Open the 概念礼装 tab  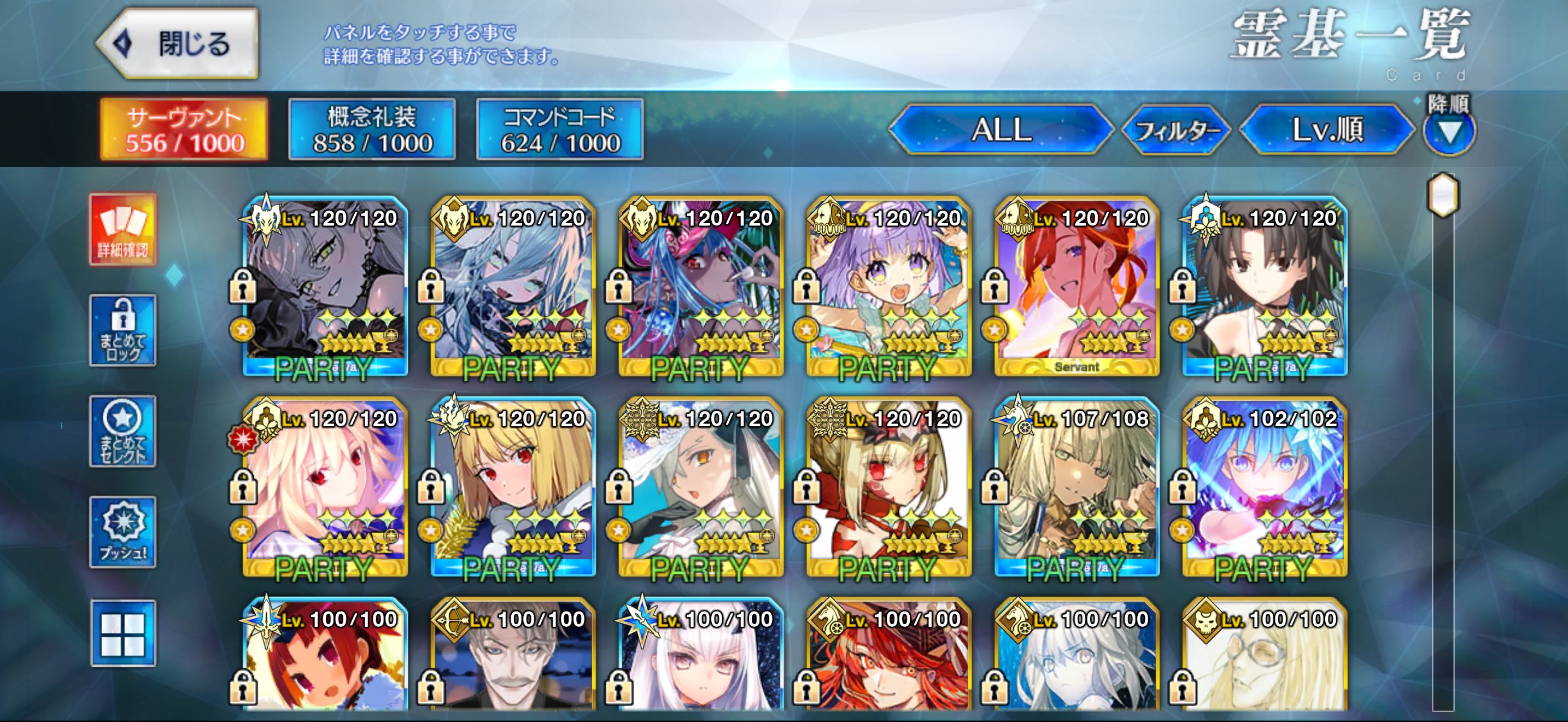[372, 130]
